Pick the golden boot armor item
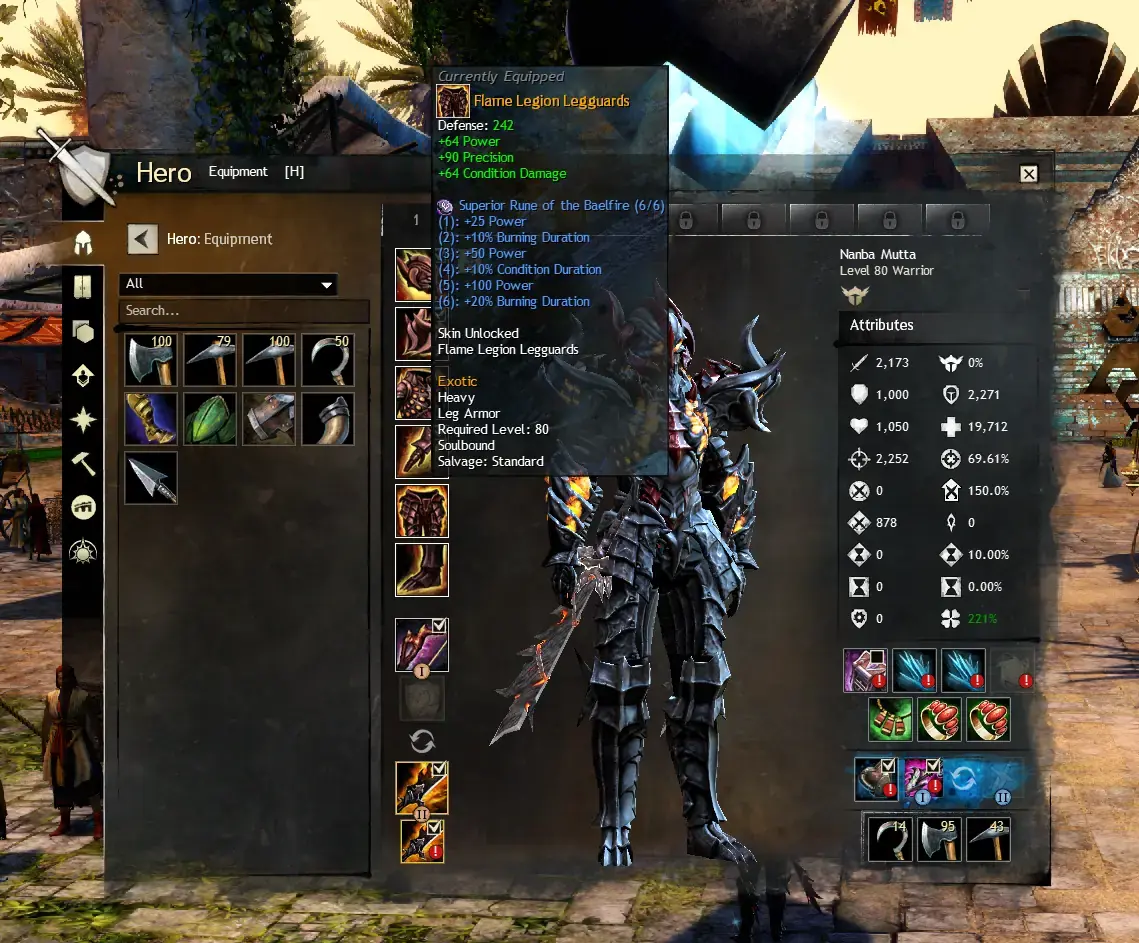The height and width of the screenshot is (943, 1139). click(151, 419)
